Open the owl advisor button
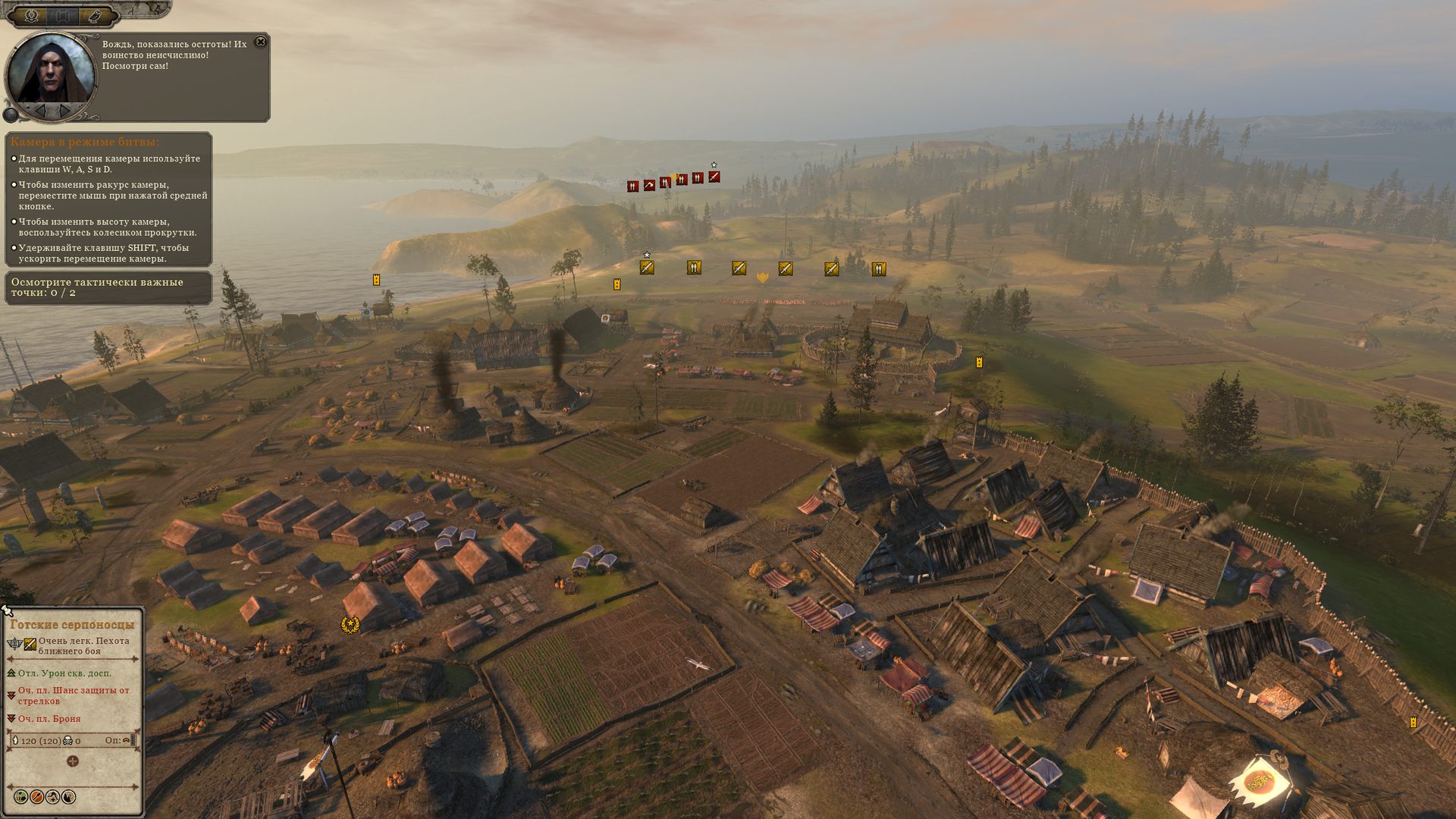Viewport: 1456px width, 819px height. [94, 15]
